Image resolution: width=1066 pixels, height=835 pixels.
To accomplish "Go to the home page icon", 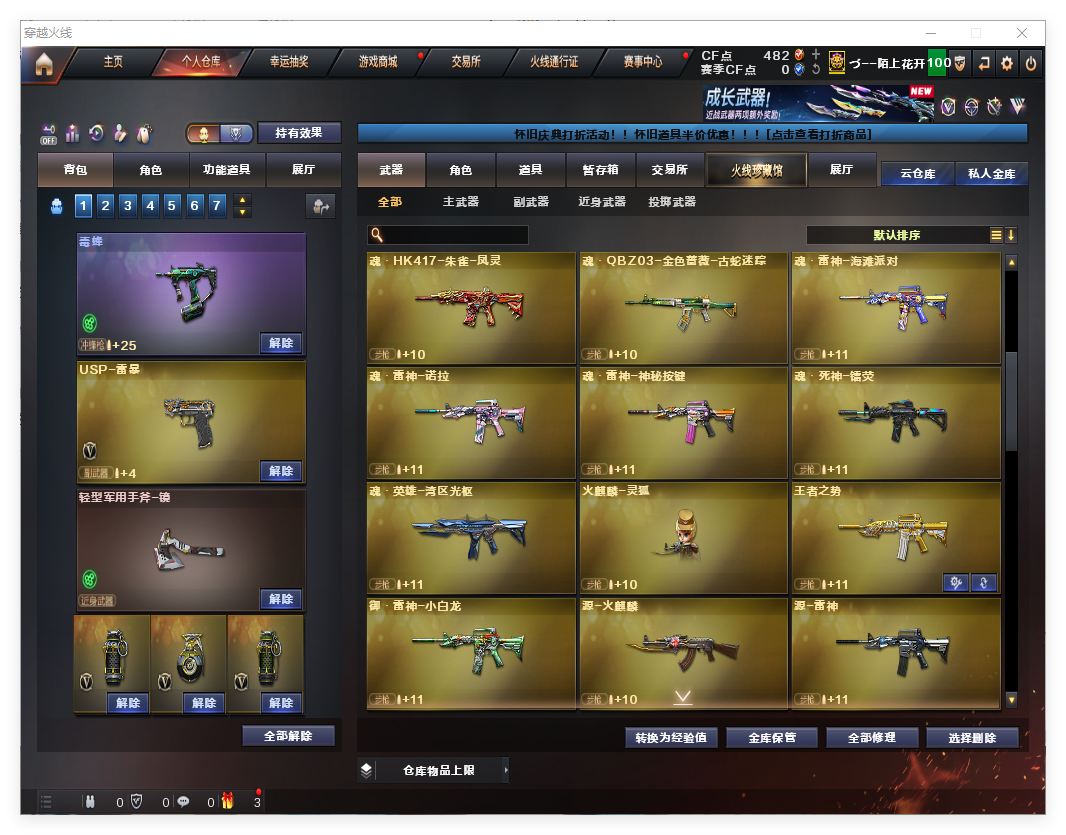I will 43,64.
